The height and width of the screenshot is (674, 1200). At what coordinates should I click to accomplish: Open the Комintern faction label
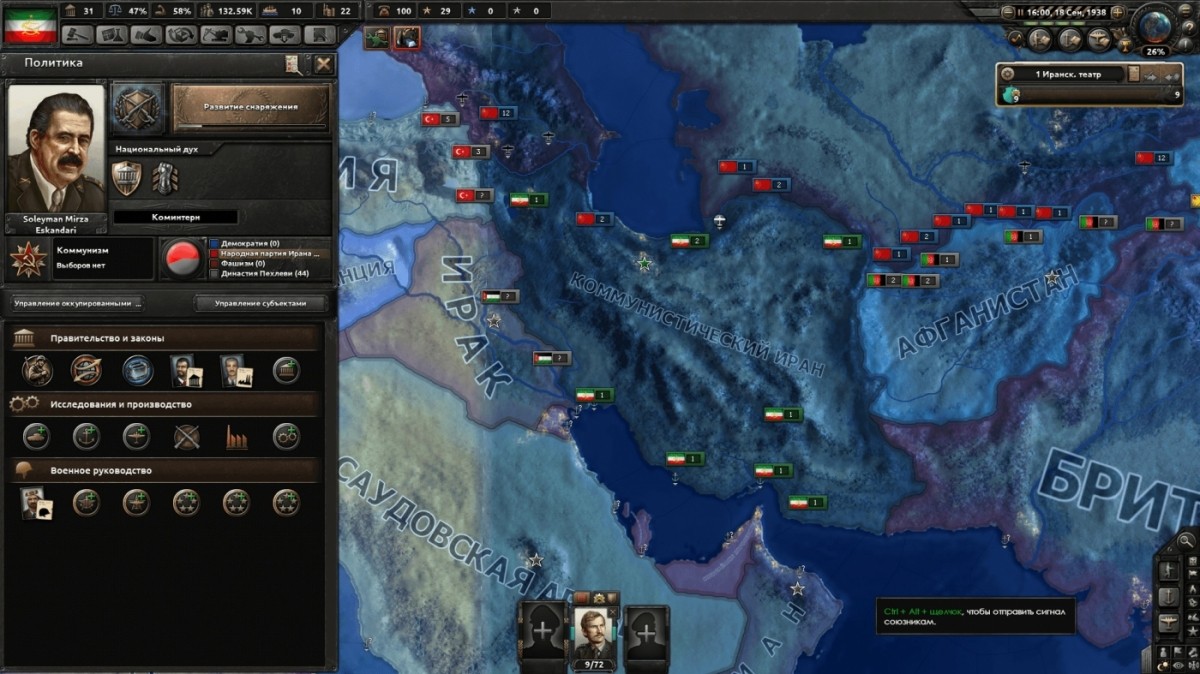pyautogui.click(x=175, y=217)
